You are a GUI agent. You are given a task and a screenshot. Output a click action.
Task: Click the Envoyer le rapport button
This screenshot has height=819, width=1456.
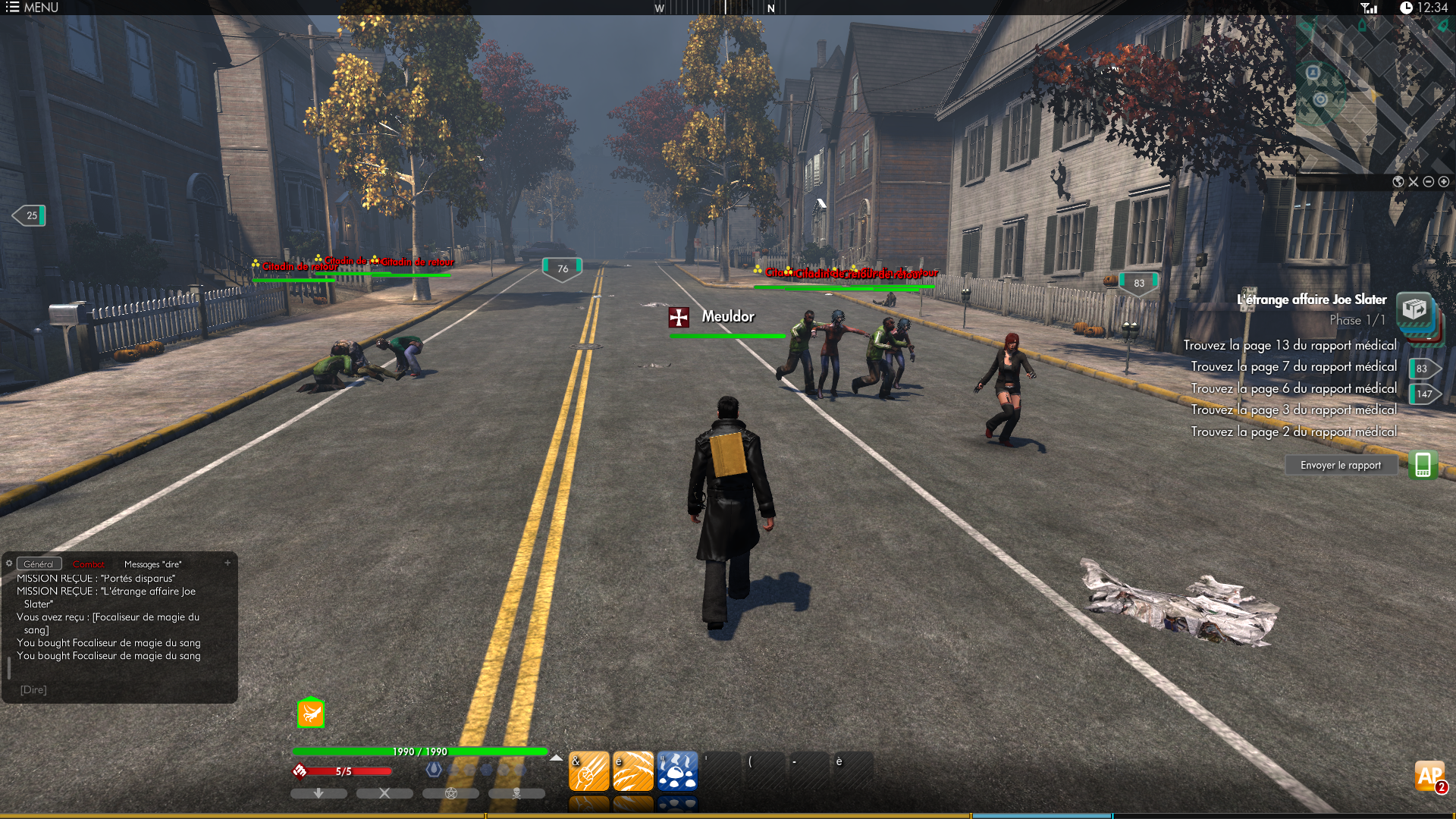point(1340,465)
